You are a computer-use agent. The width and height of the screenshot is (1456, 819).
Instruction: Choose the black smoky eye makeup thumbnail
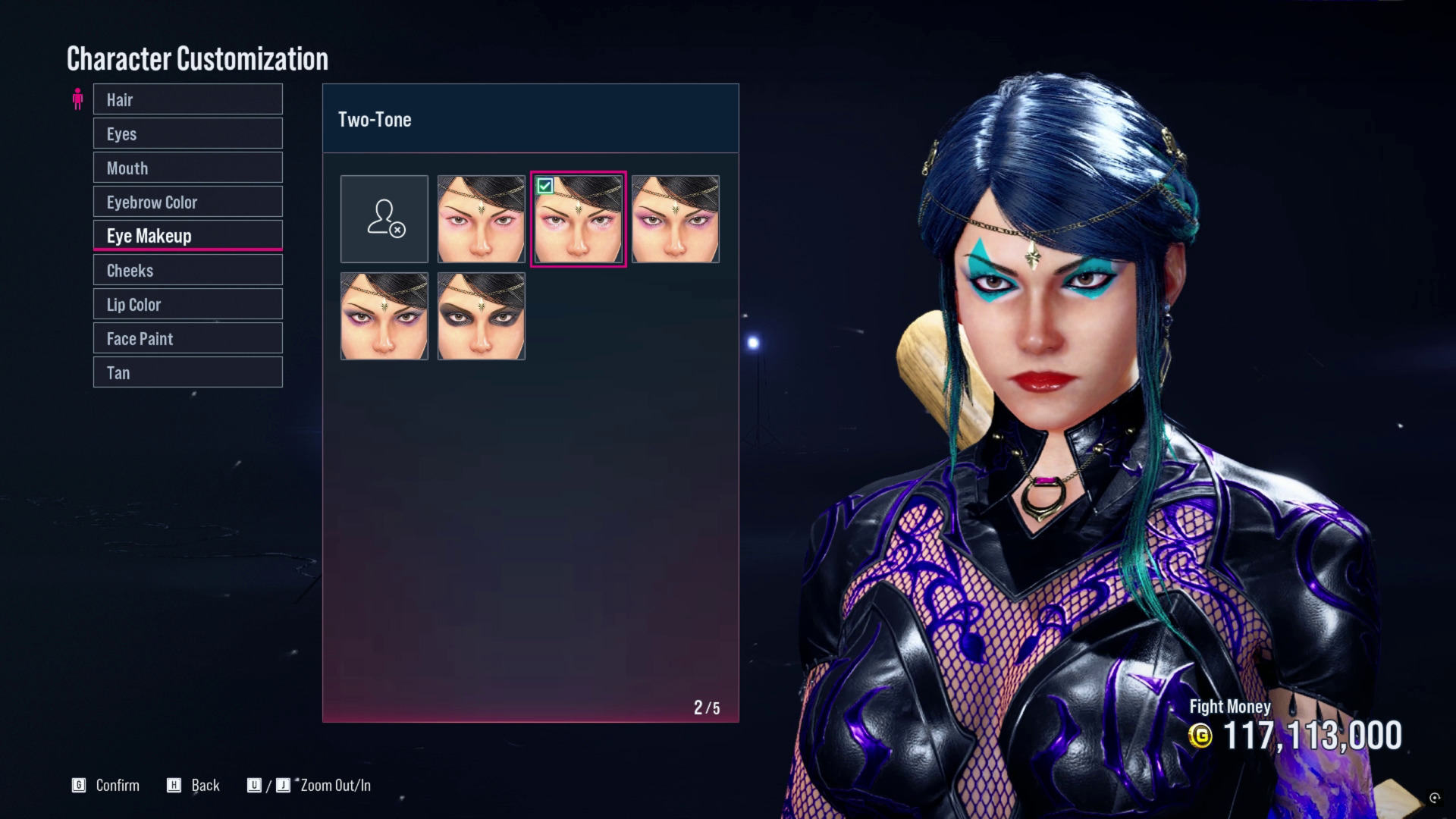click(482, 316)
